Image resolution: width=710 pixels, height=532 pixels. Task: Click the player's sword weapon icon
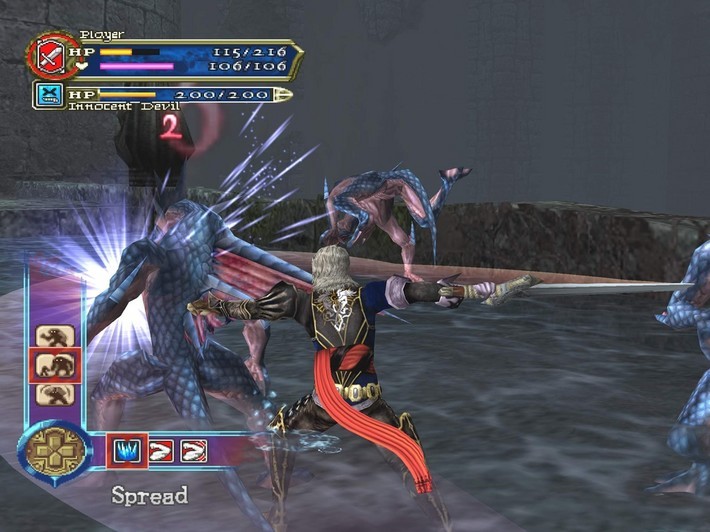pos(47,55)
